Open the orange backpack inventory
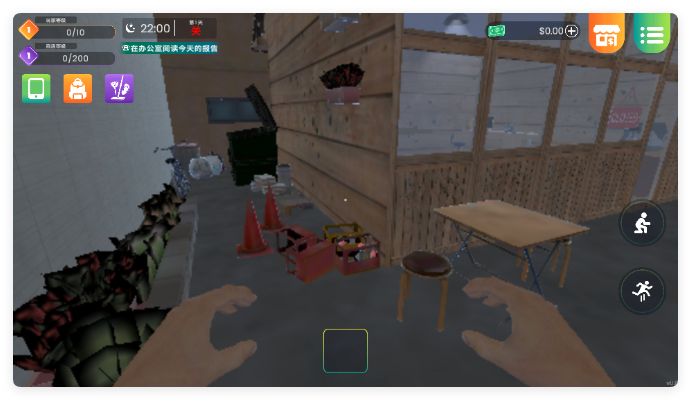Screen dimensions: 691x400 point(78,89)
